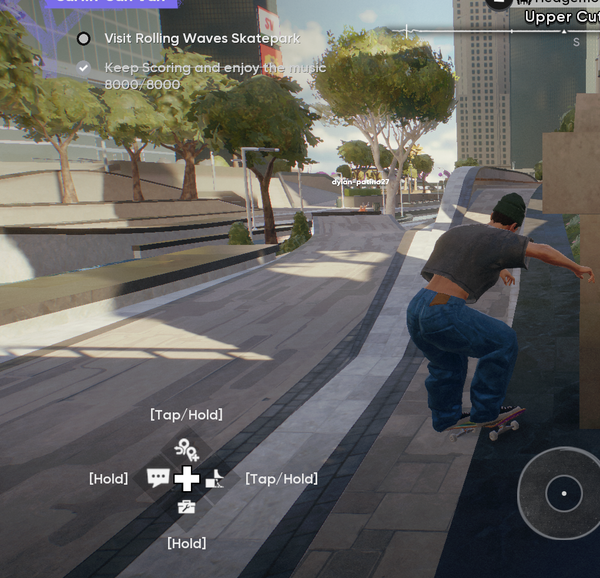Activate the skater-on-ledge shortcut icon
This screenshot has width=600, height=578.
pyautogui.click(x=215, y=480)
